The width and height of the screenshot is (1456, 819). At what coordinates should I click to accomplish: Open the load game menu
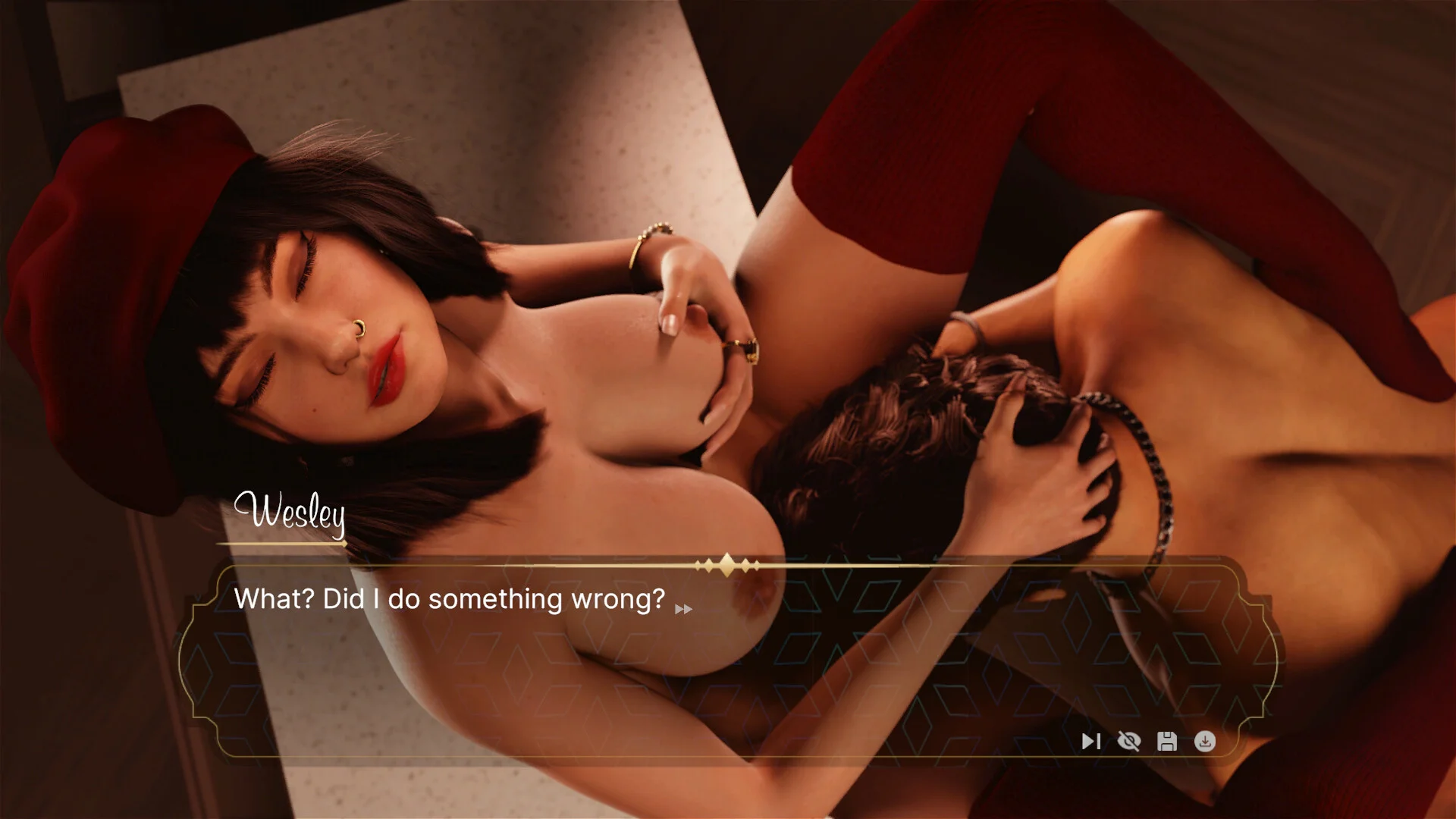tap(1205, 741)
